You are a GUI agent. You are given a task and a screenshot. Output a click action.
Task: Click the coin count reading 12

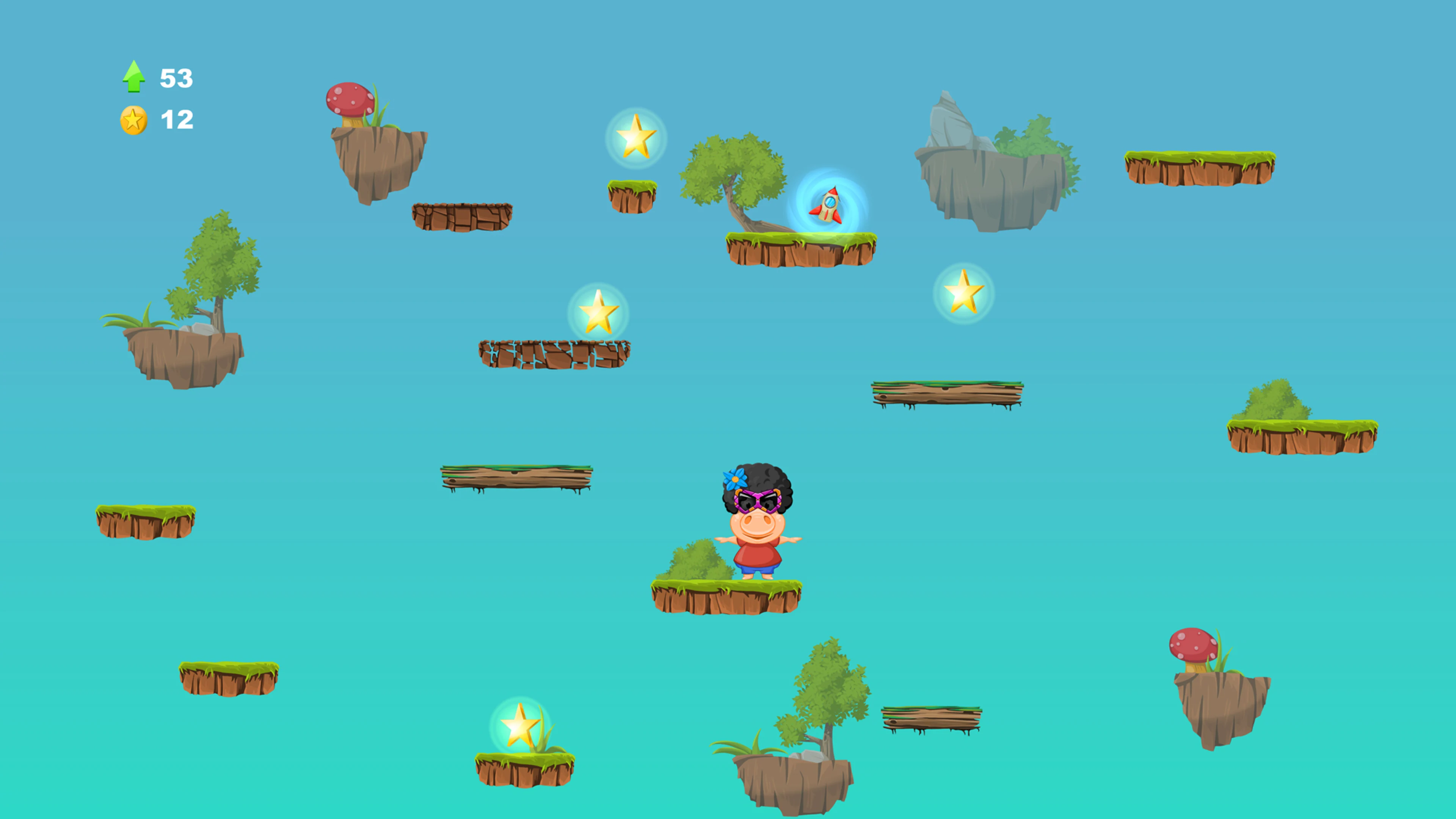point(176,120)
